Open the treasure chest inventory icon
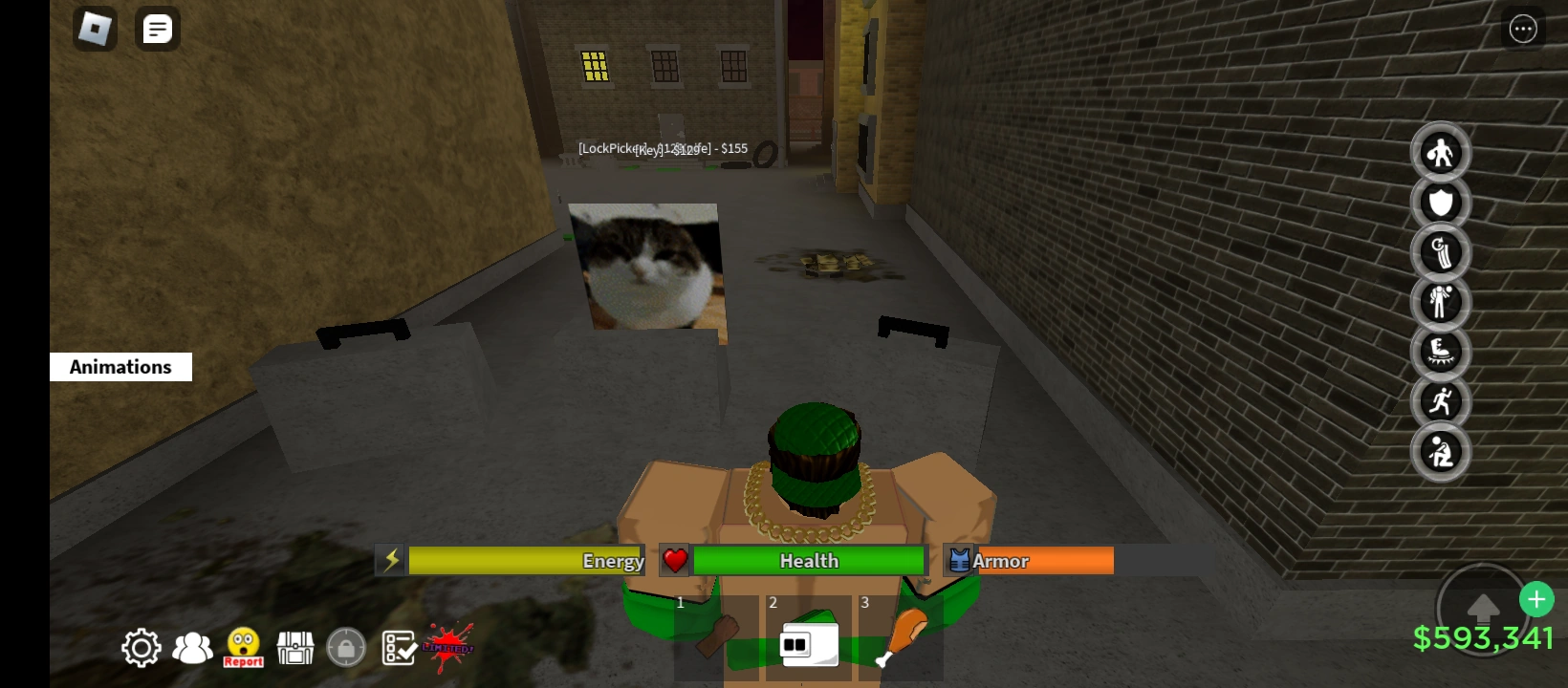1568x688 pixels. (x=295, y=647)
